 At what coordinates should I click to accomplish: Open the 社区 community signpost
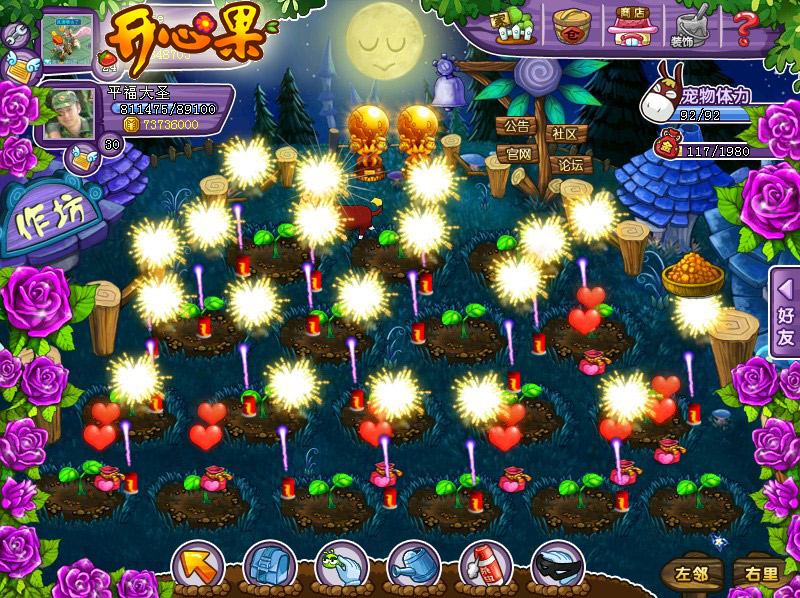click(564, 133)
